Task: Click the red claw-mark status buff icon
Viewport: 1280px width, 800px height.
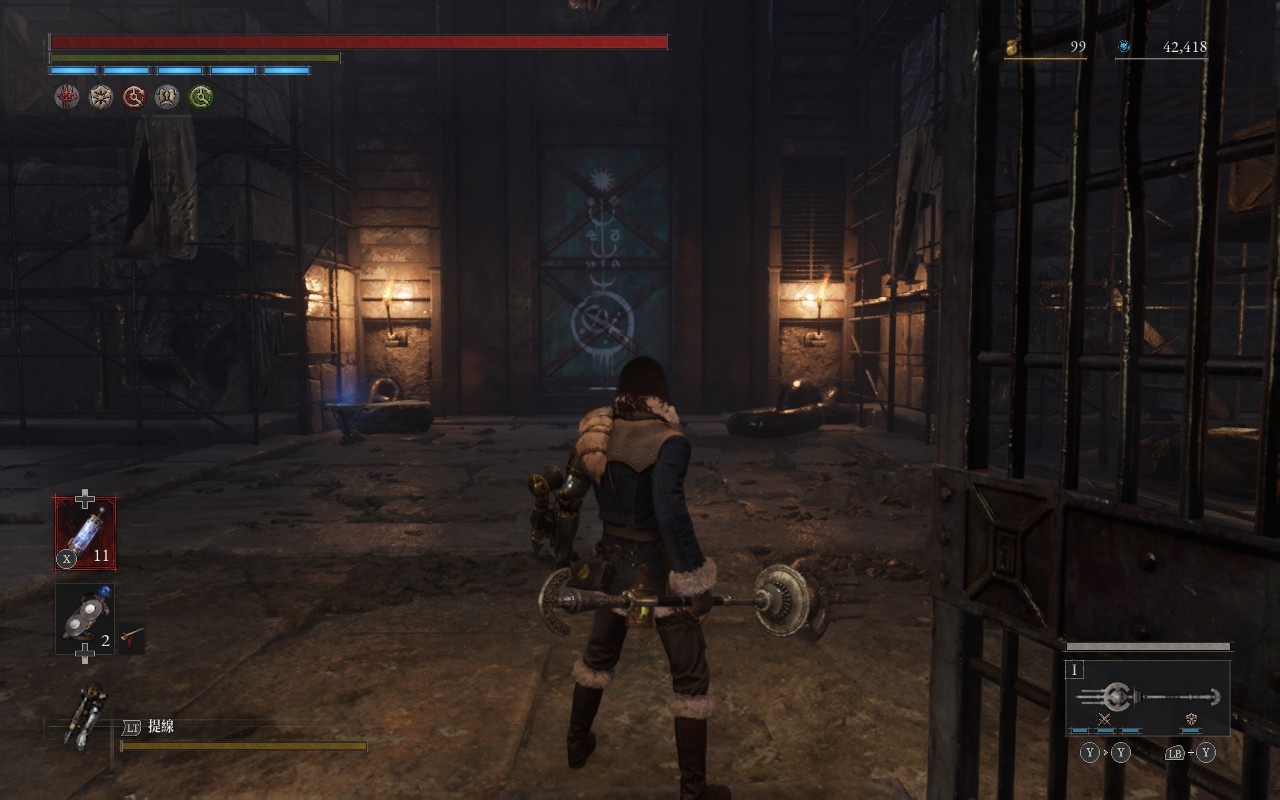Action: (x=67, y=97)
